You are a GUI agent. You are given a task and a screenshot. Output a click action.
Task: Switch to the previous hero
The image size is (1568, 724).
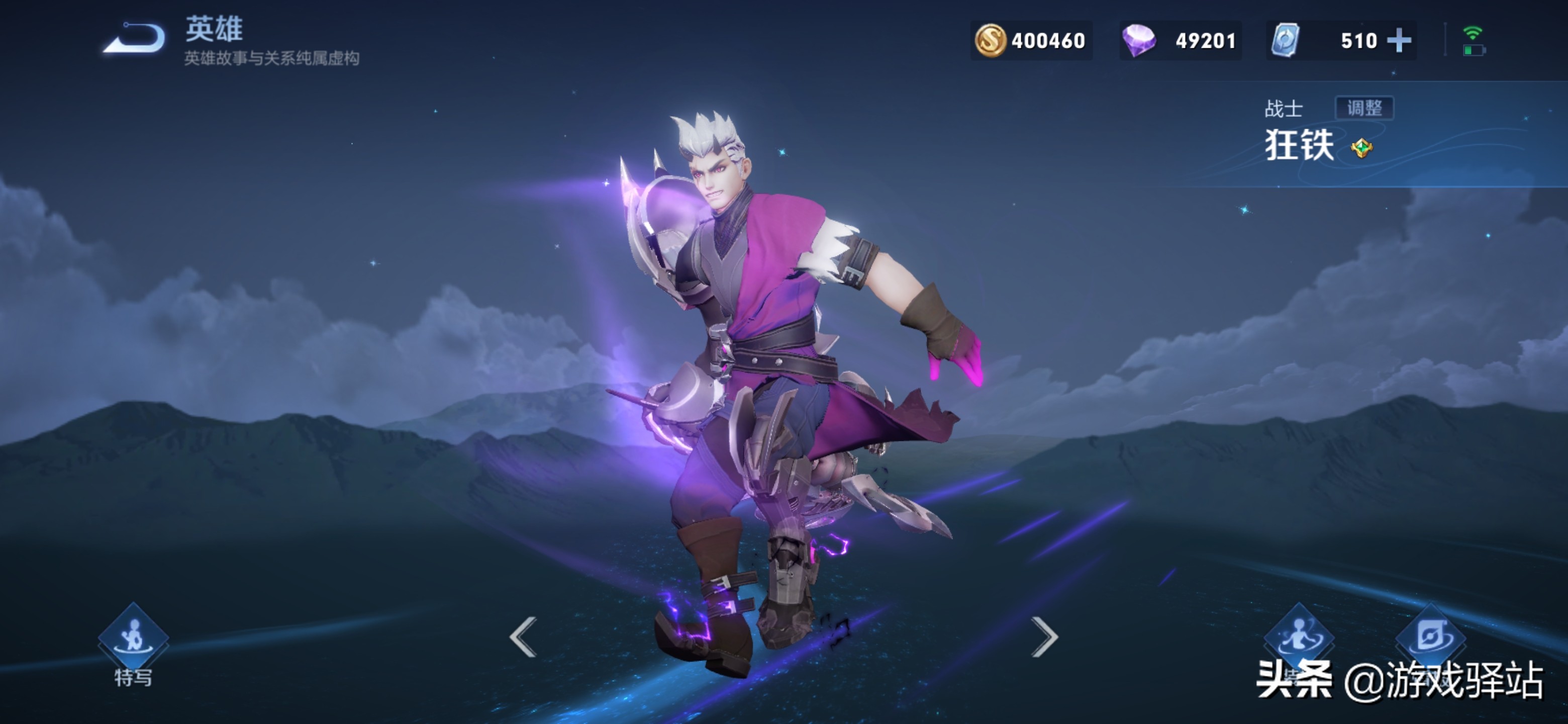click(x=524, y=637)
